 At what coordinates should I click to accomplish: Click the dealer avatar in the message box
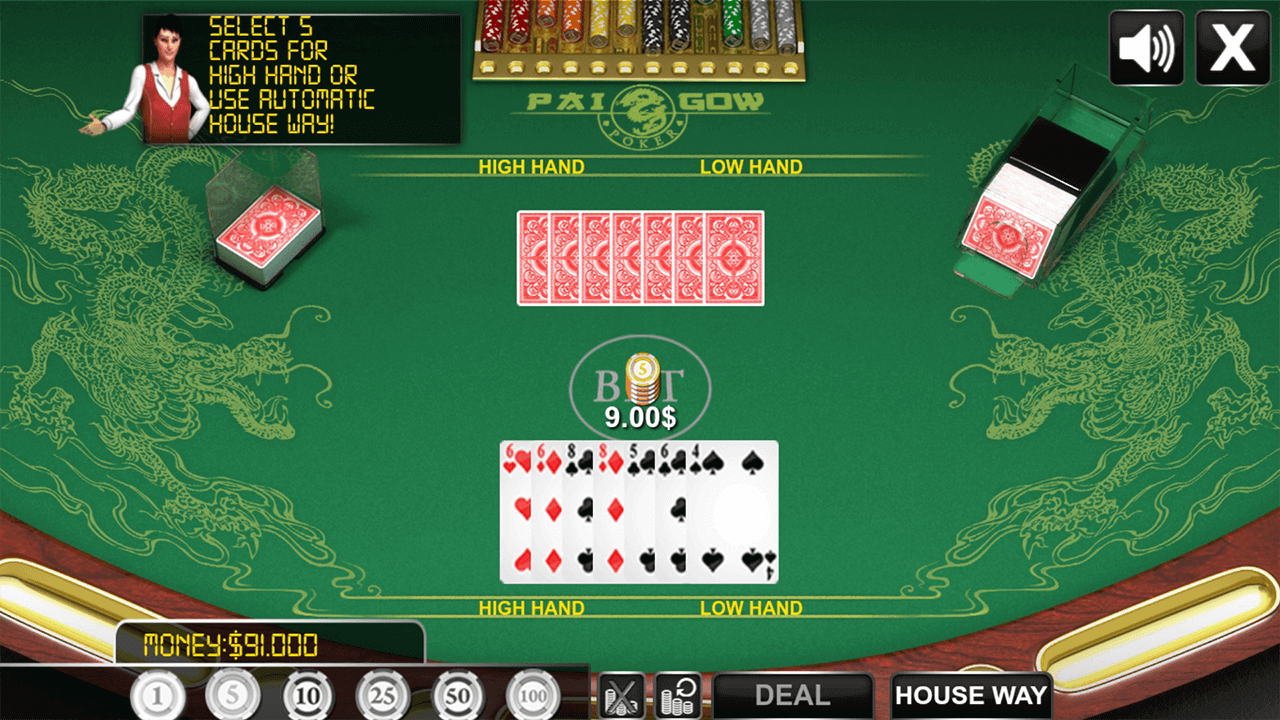click(x=172, y=75)
